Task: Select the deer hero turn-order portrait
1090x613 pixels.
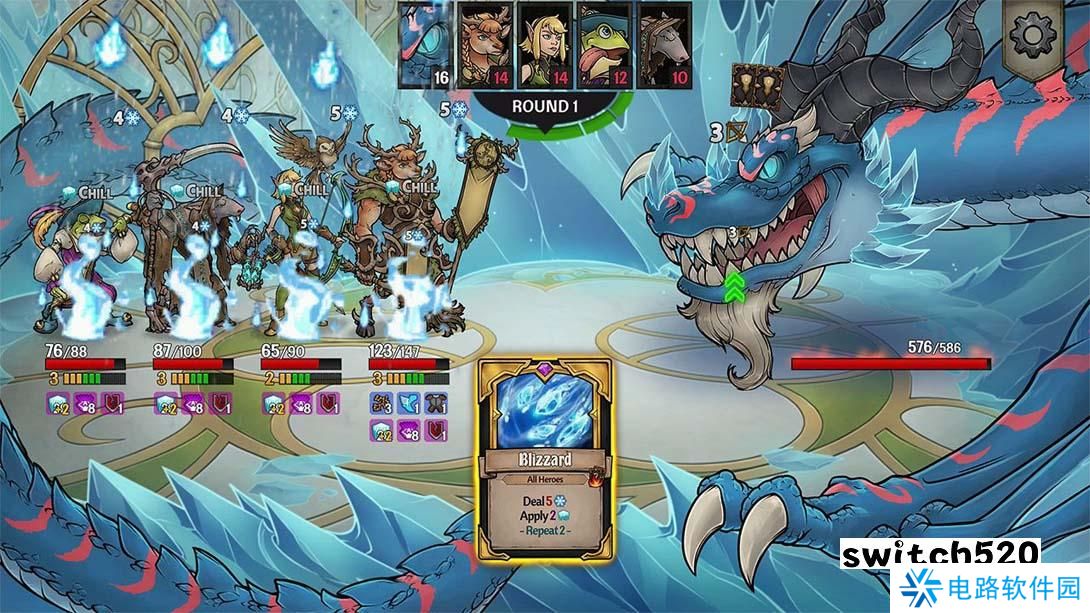Action: pos(486,45)
